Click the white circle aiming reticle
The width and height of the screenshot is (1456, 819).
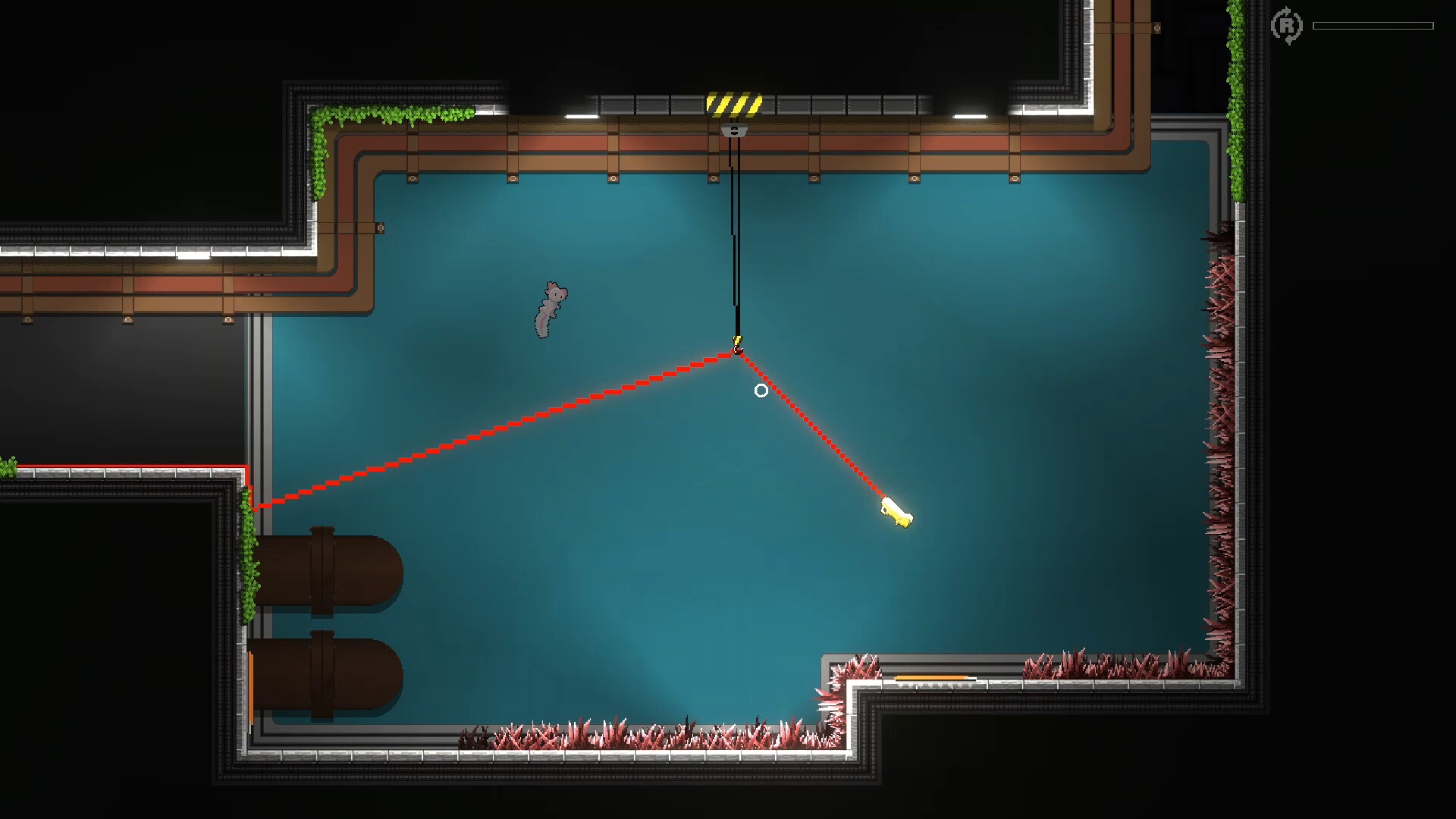761,390
